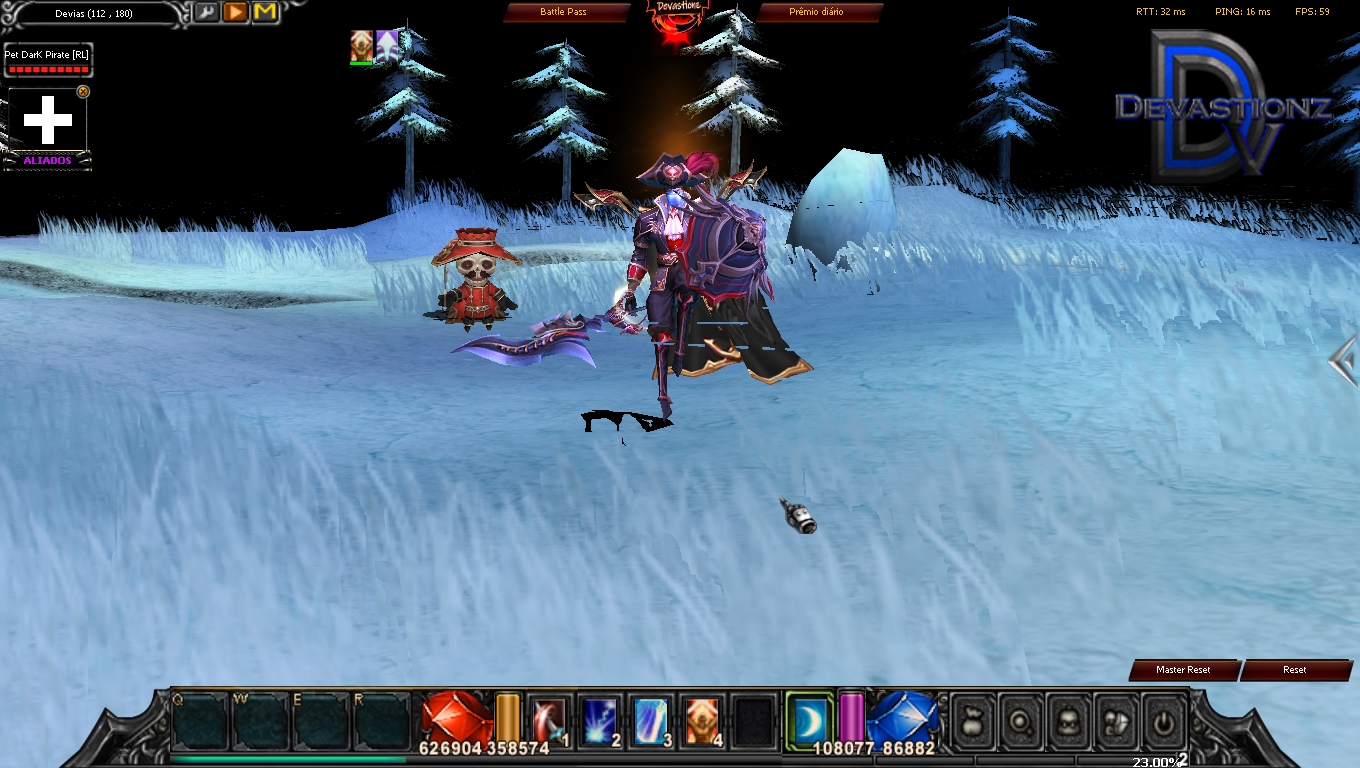Open the bag inventory button
Image resolution: width=1360 pixels, height=768 pixels.
pos(971,721)
